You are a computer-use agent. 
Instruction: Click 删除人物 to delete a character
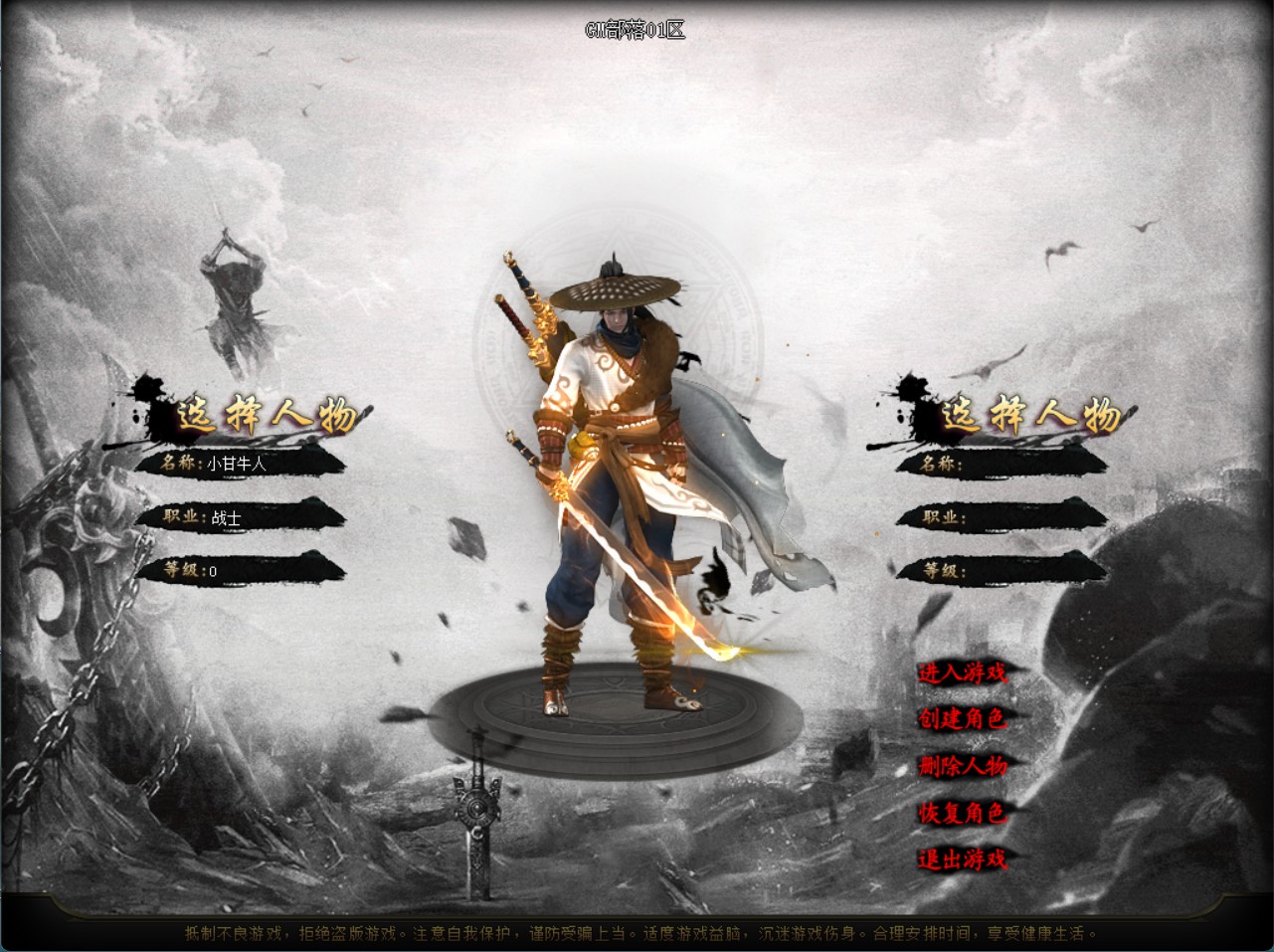[x=963, y=766]
